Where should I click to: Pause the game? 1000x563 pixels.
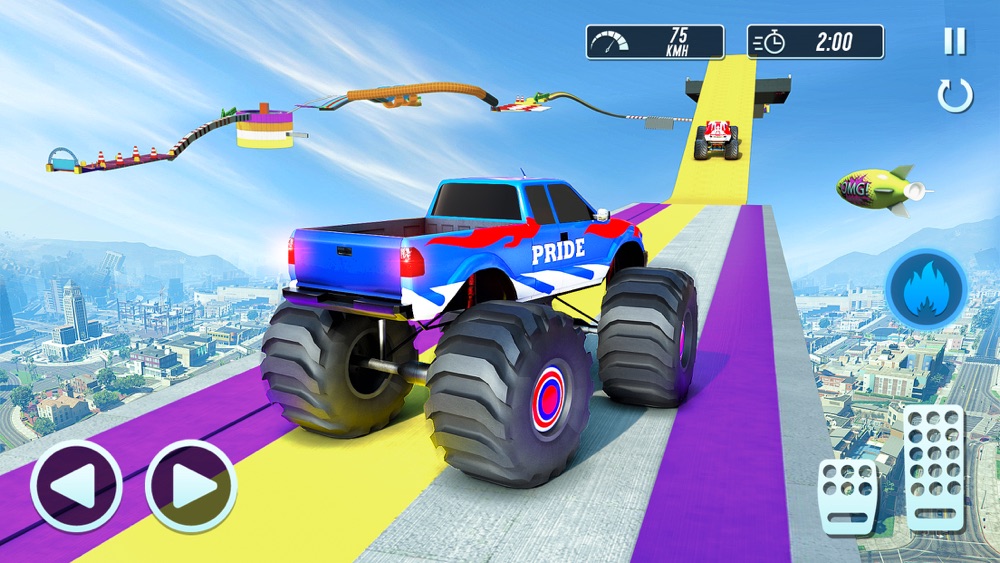[955, 41]
